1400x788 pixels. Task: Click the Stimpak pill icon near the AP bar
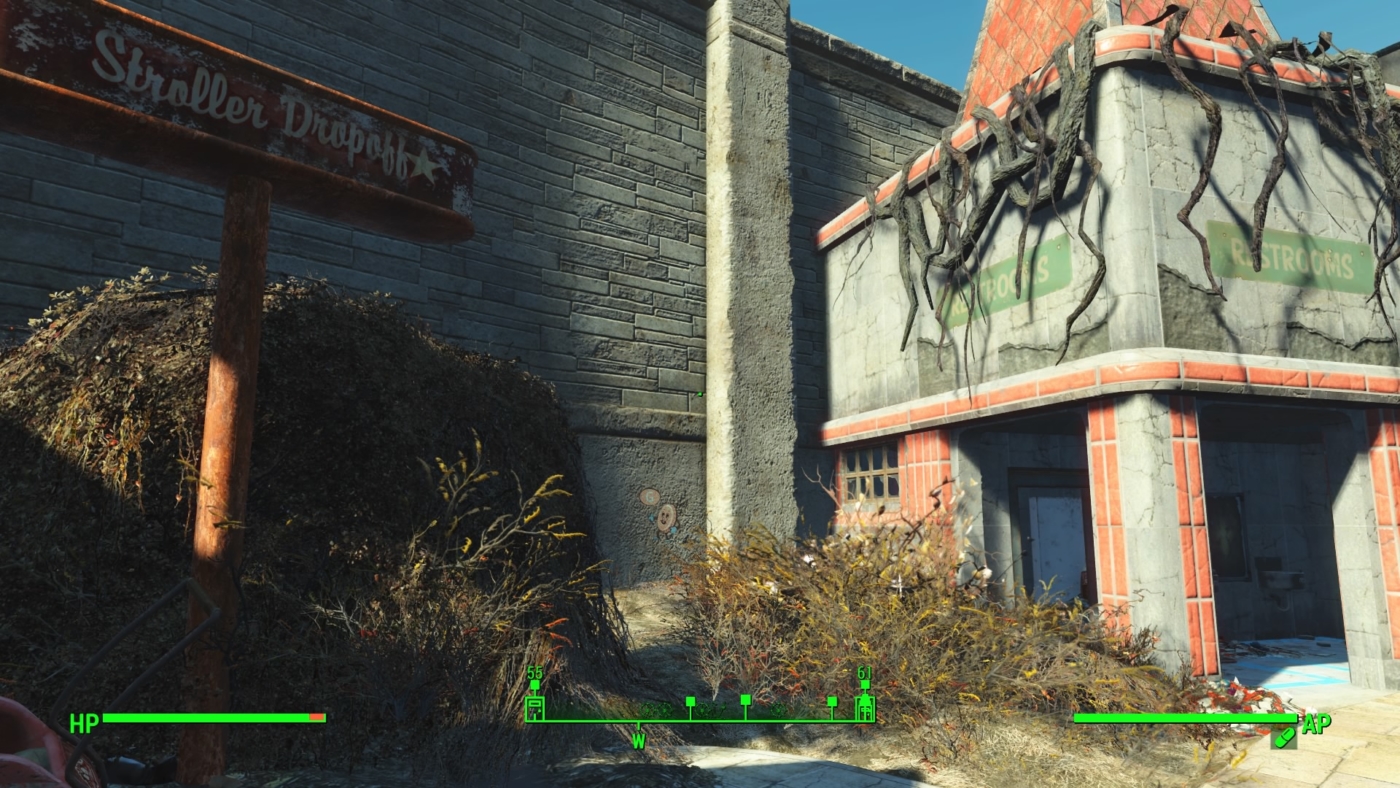click(1283, 740)
